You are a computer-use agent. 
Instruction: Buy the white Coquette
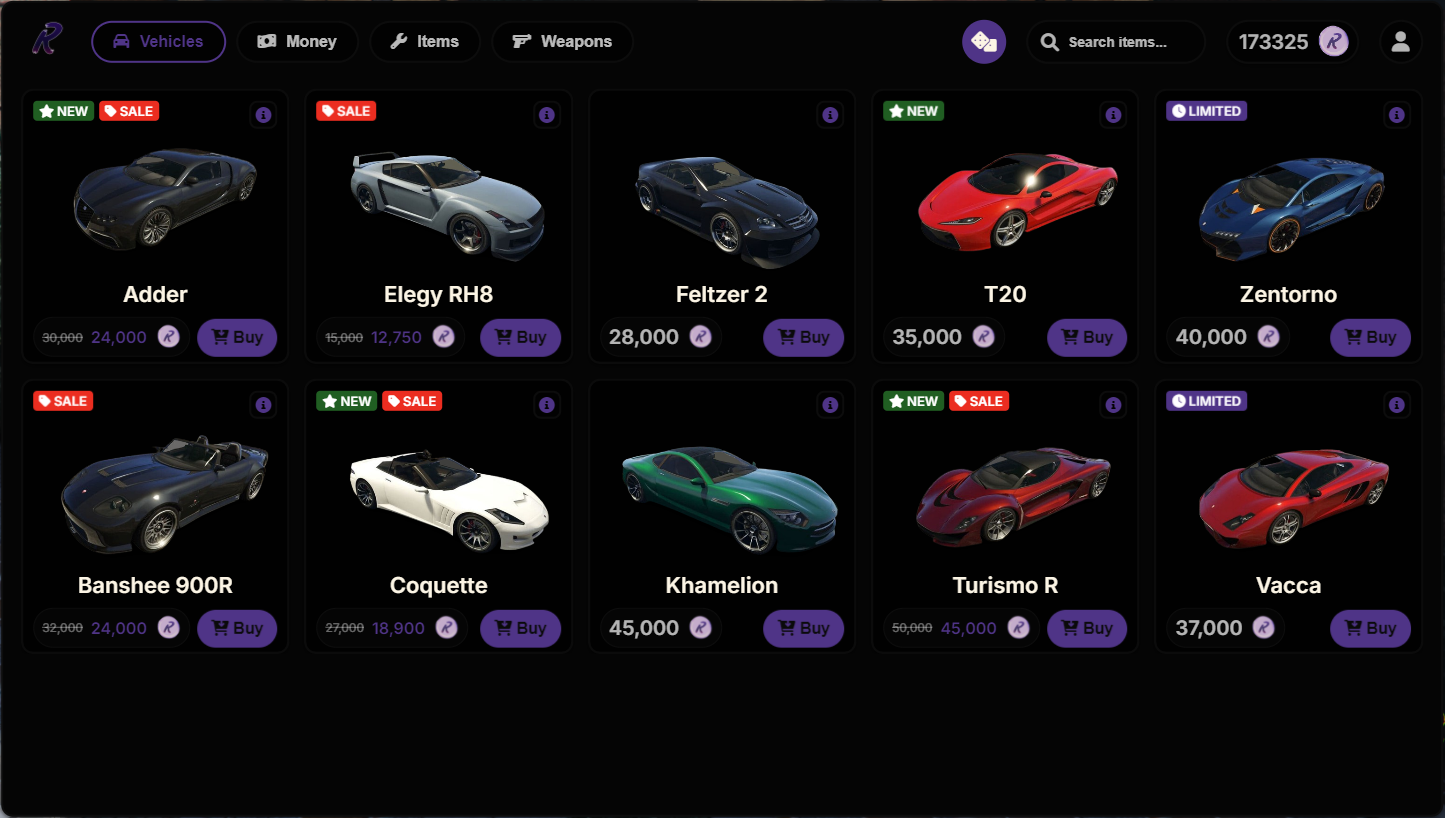[520, 628]
